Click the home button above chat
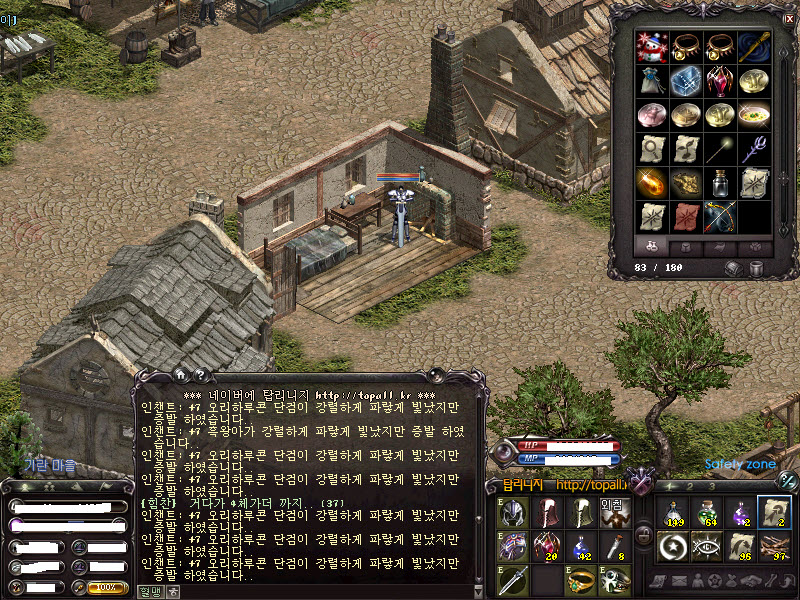800x600 pixels. point(180,375)
